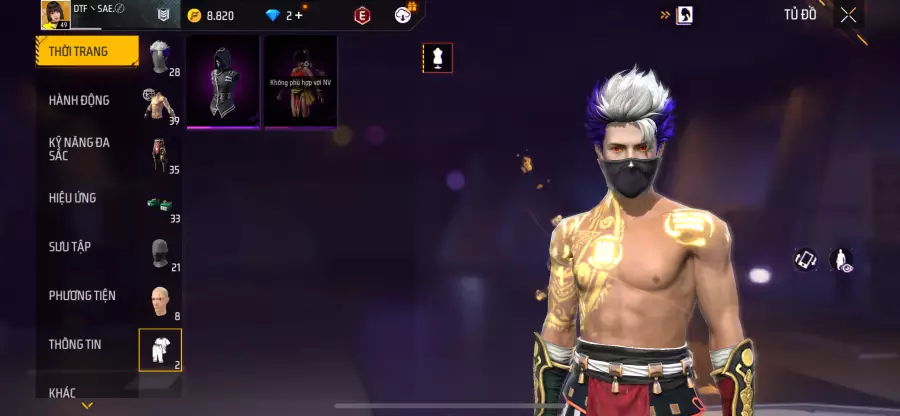Select the white outfit set subcategory numbered 2

(160, 349)
